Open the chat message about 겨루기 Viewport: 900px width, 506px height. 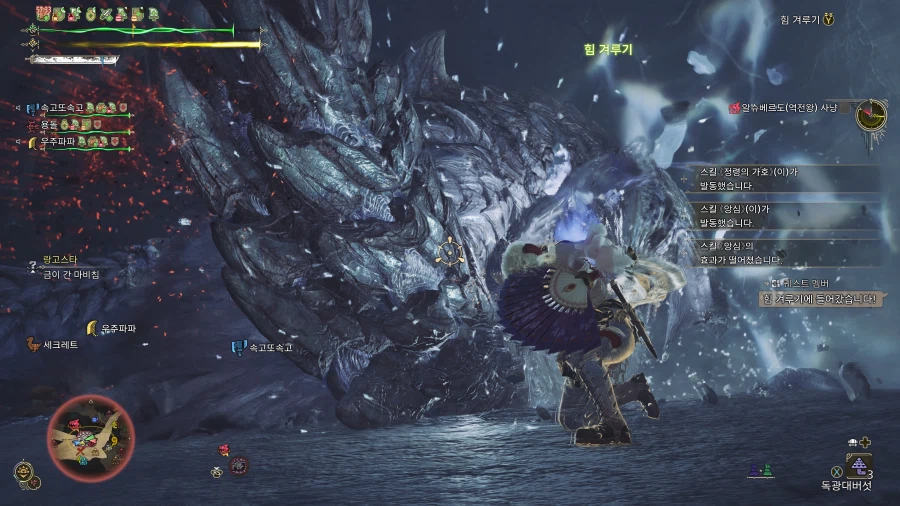coord(818,299)
